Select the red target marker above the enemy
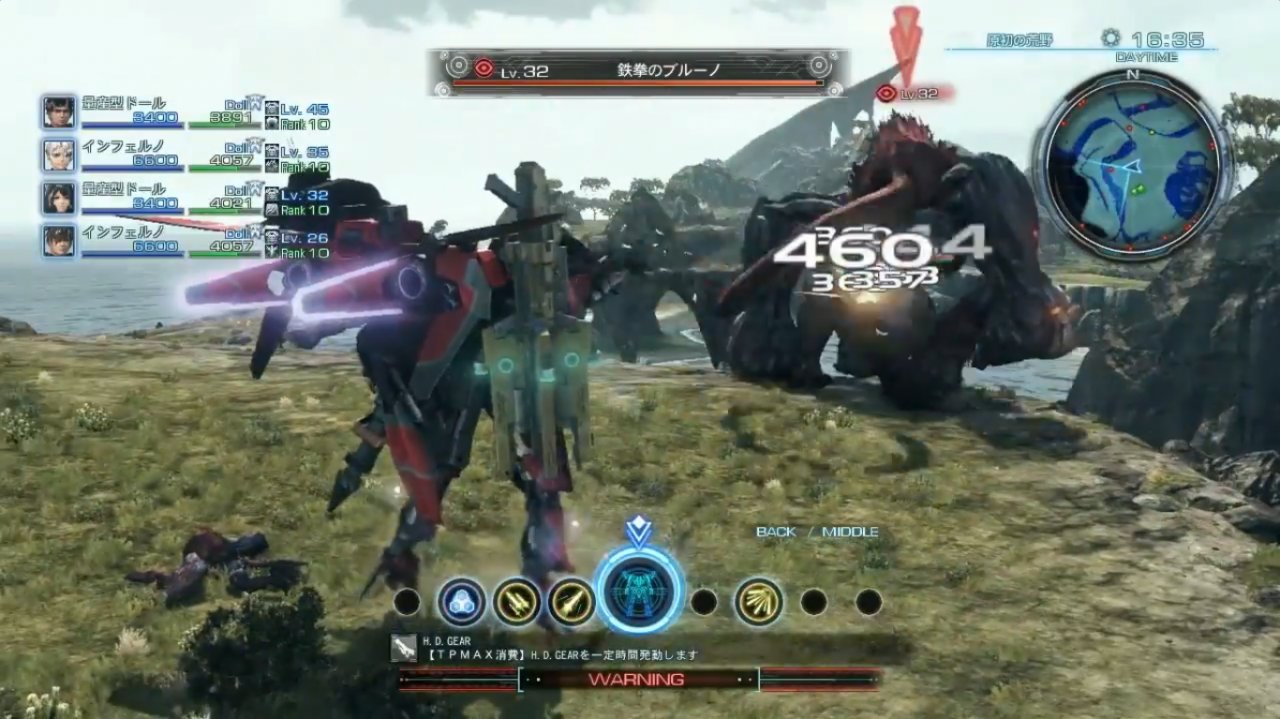 [906, 40]
